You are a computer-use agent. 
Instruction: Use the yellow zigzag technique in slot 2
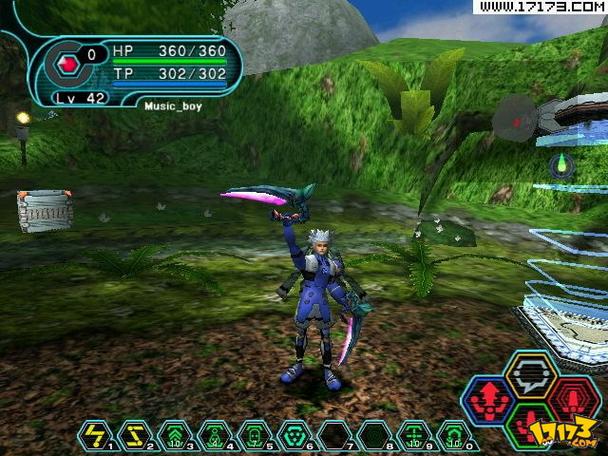[x=133, y=434]
